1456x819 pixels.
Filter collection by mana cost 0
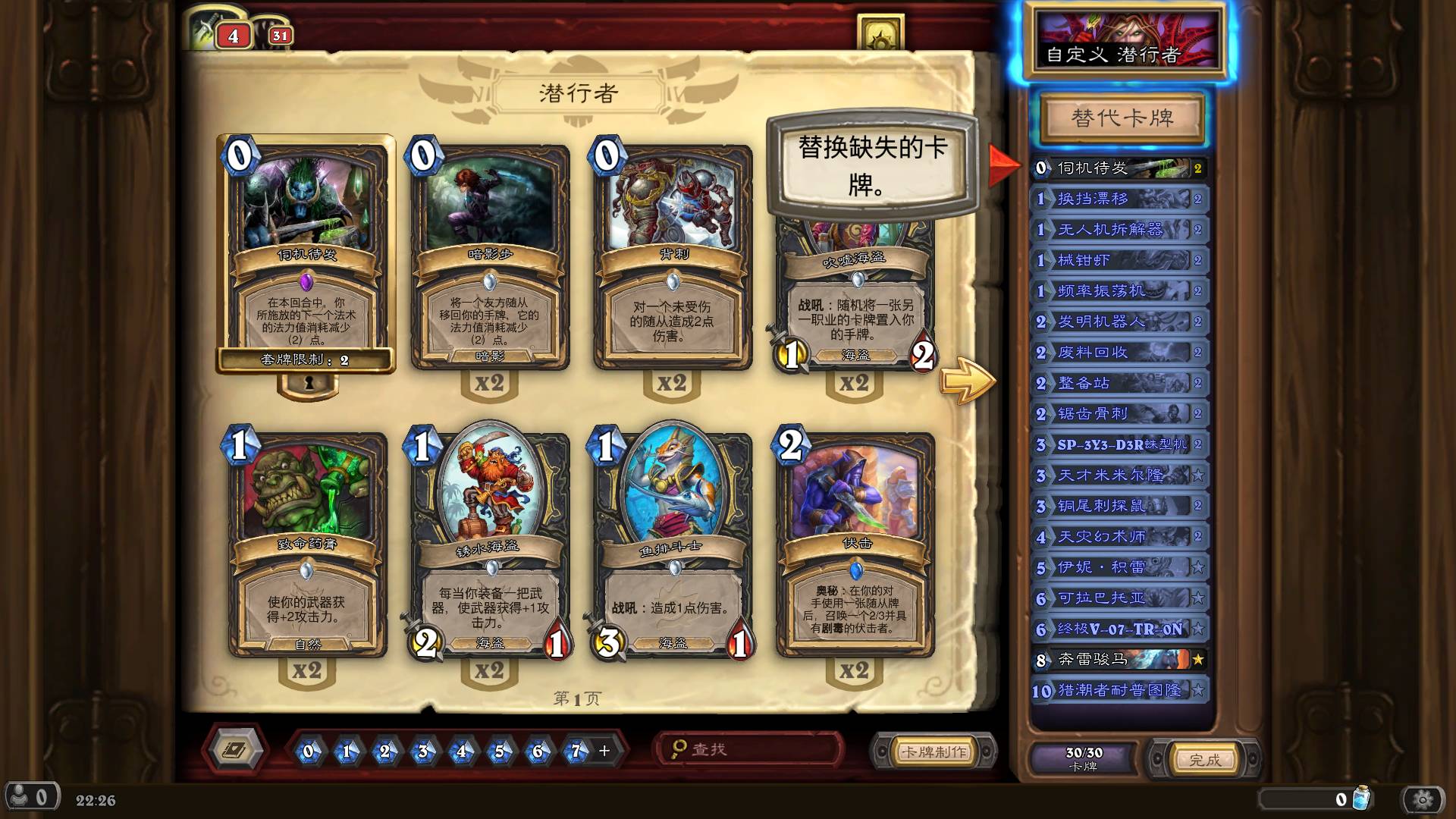pos(309,752)
